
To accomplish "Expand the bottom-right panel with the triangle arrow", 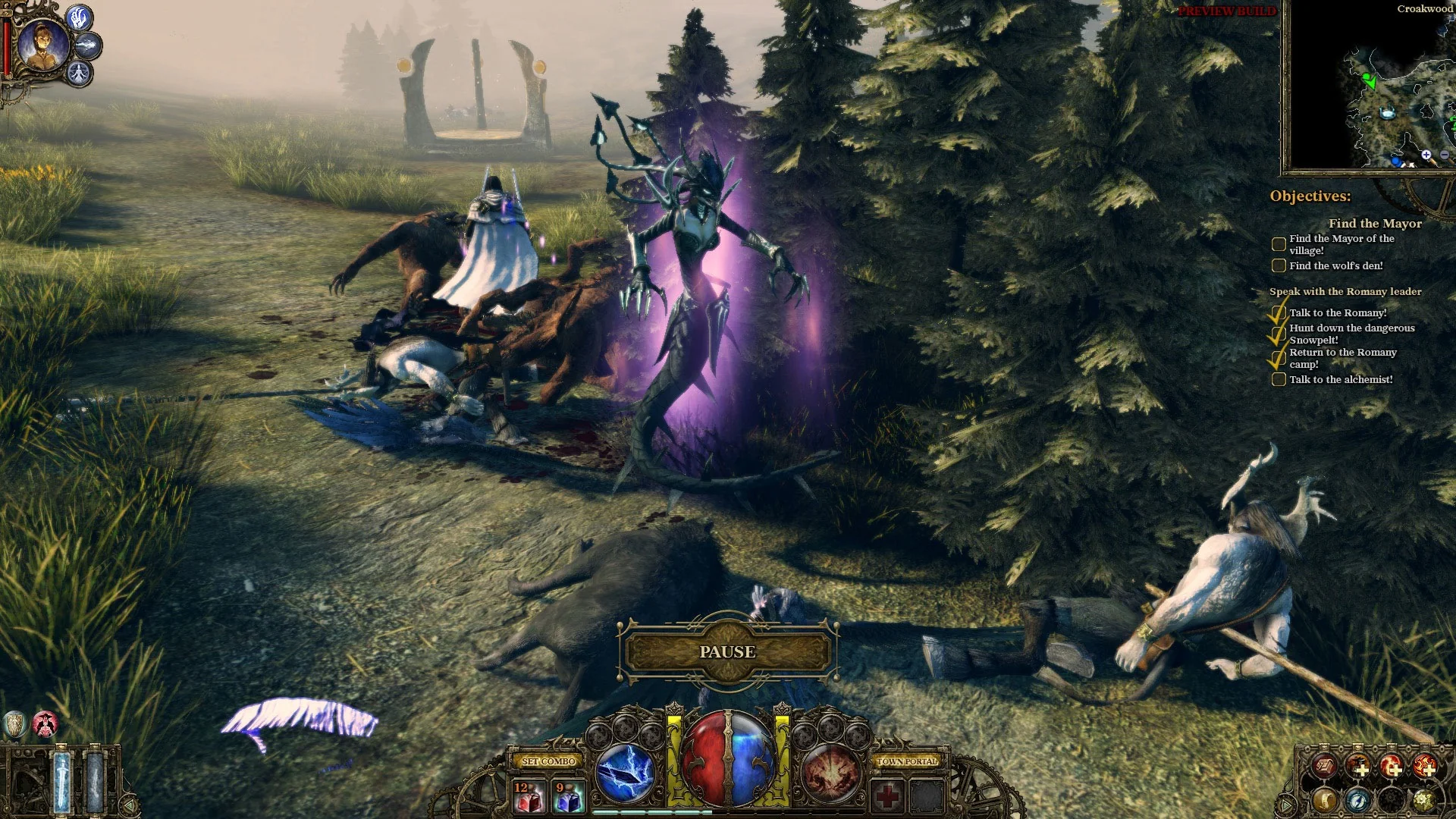I will coord(1286,804).
